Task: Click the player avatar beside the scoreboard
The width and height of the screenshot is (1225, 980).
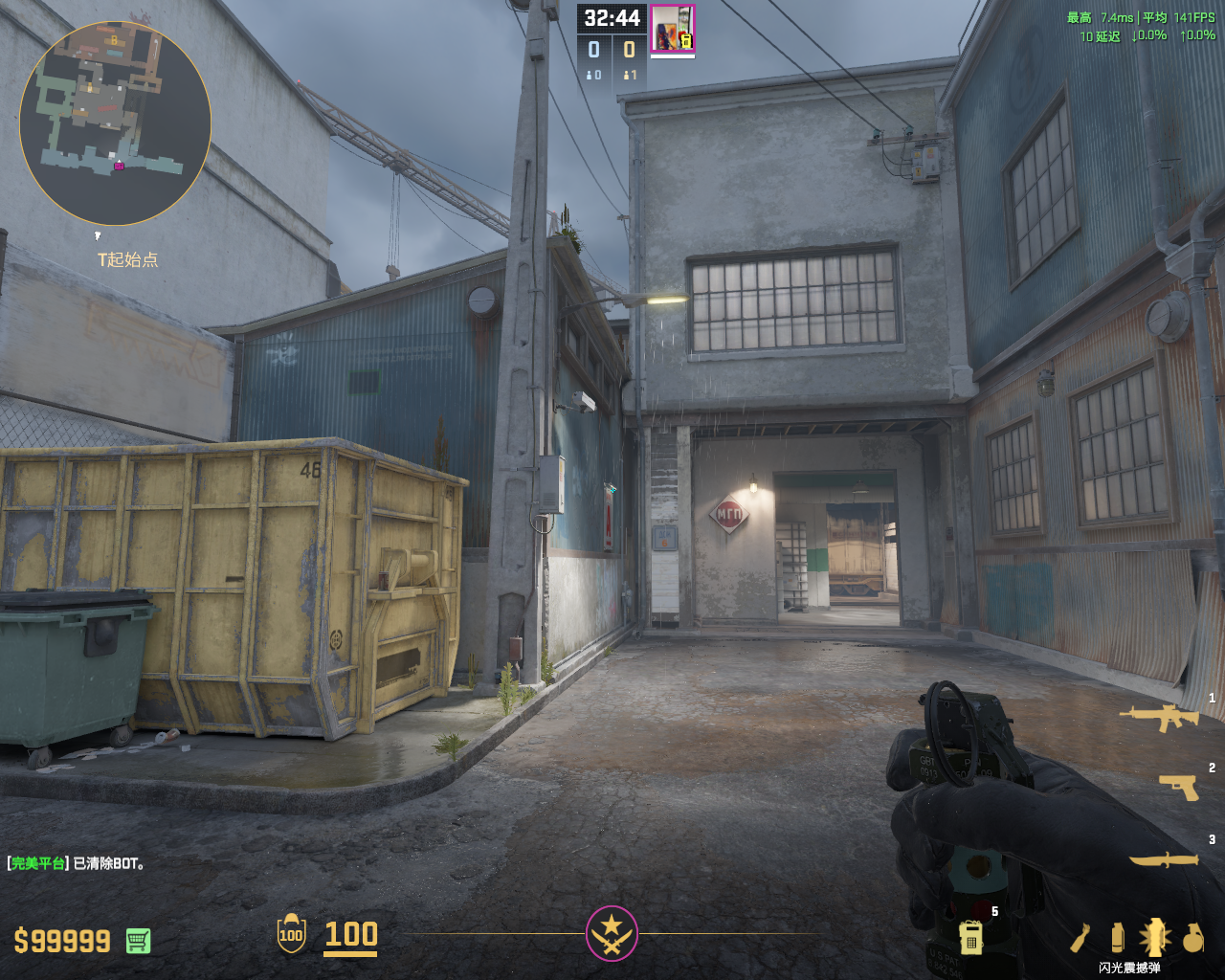Action: click(x=672, y=29)
